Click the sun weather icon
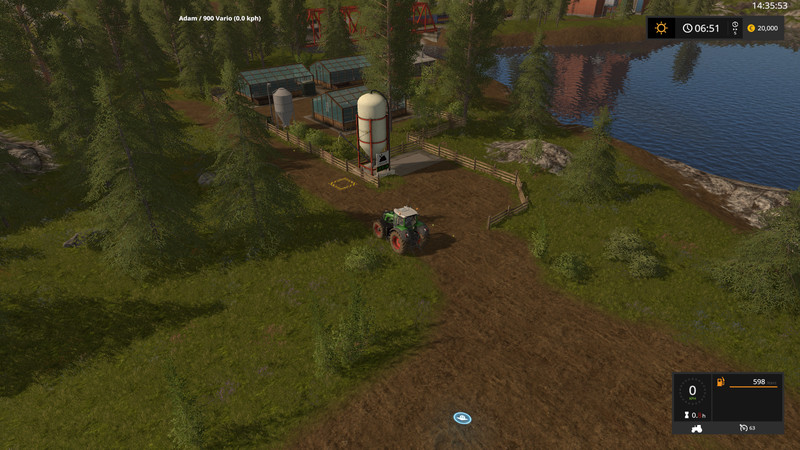Image resolution: width=800 pixels, height=450 pixels. 661,28
